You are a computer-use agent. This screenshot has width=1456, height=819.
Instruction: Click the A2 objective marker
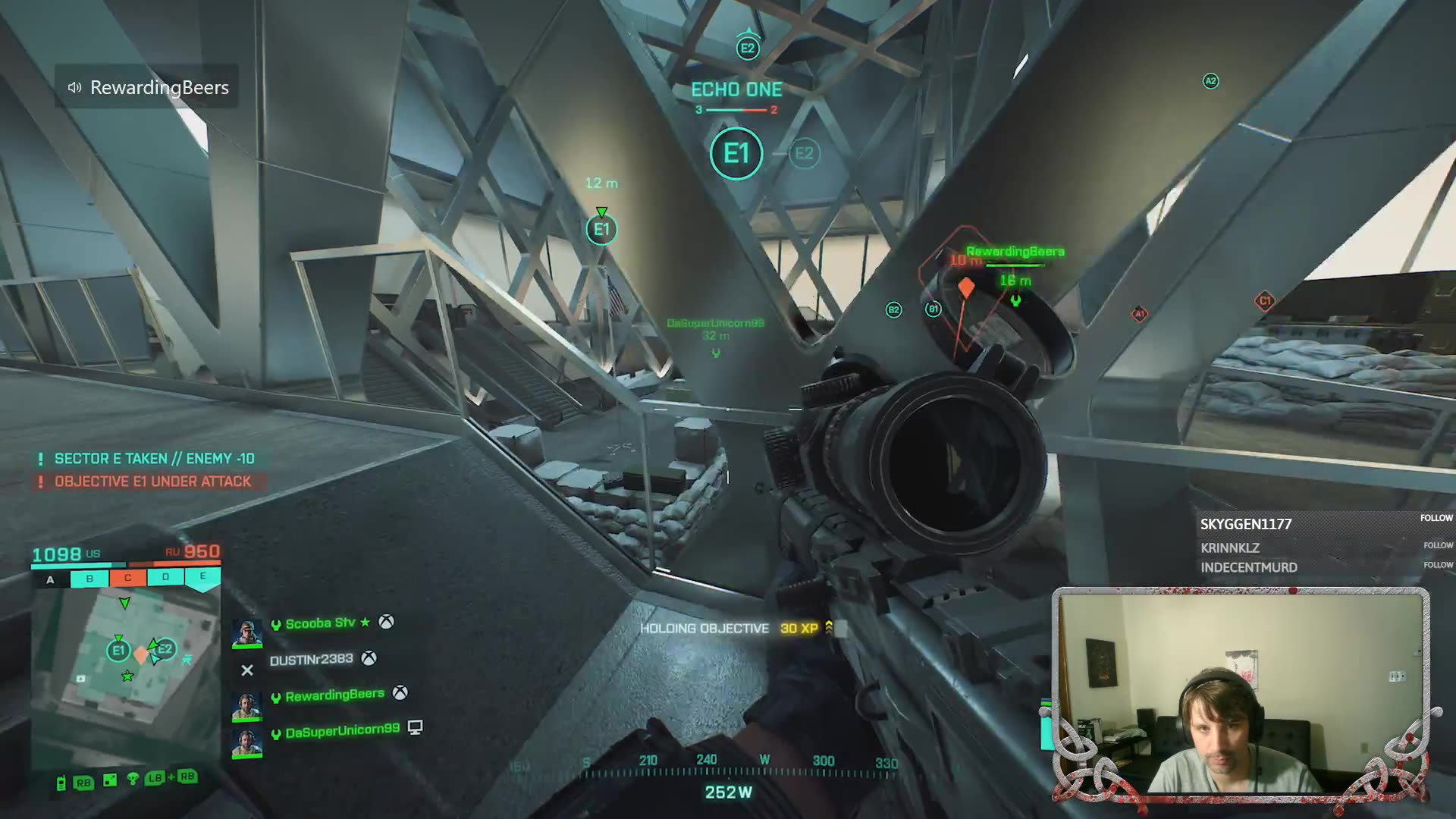(1210, 81)
